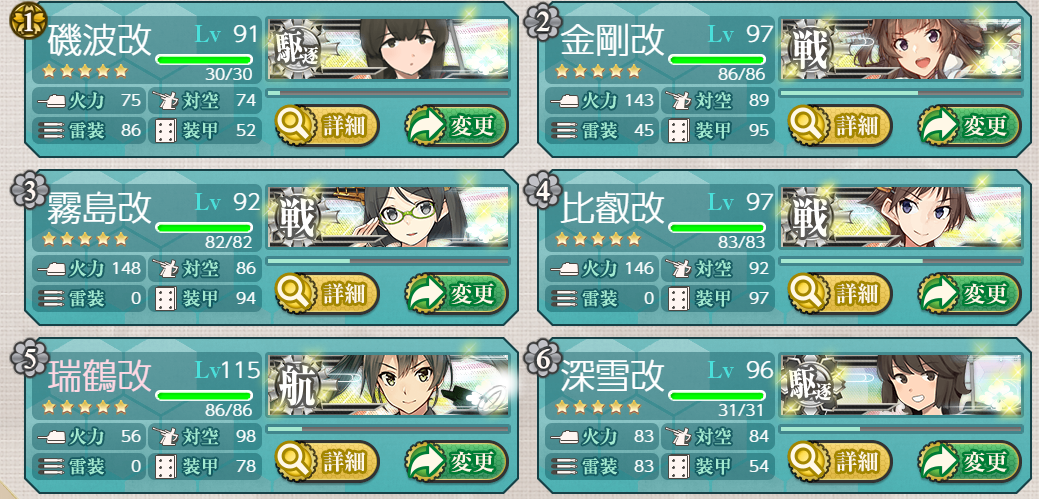The height and width of the screenshot is (499, 1039).
Task: Choose the 比叡改 ship portrait banner
Action: (902, 218)
